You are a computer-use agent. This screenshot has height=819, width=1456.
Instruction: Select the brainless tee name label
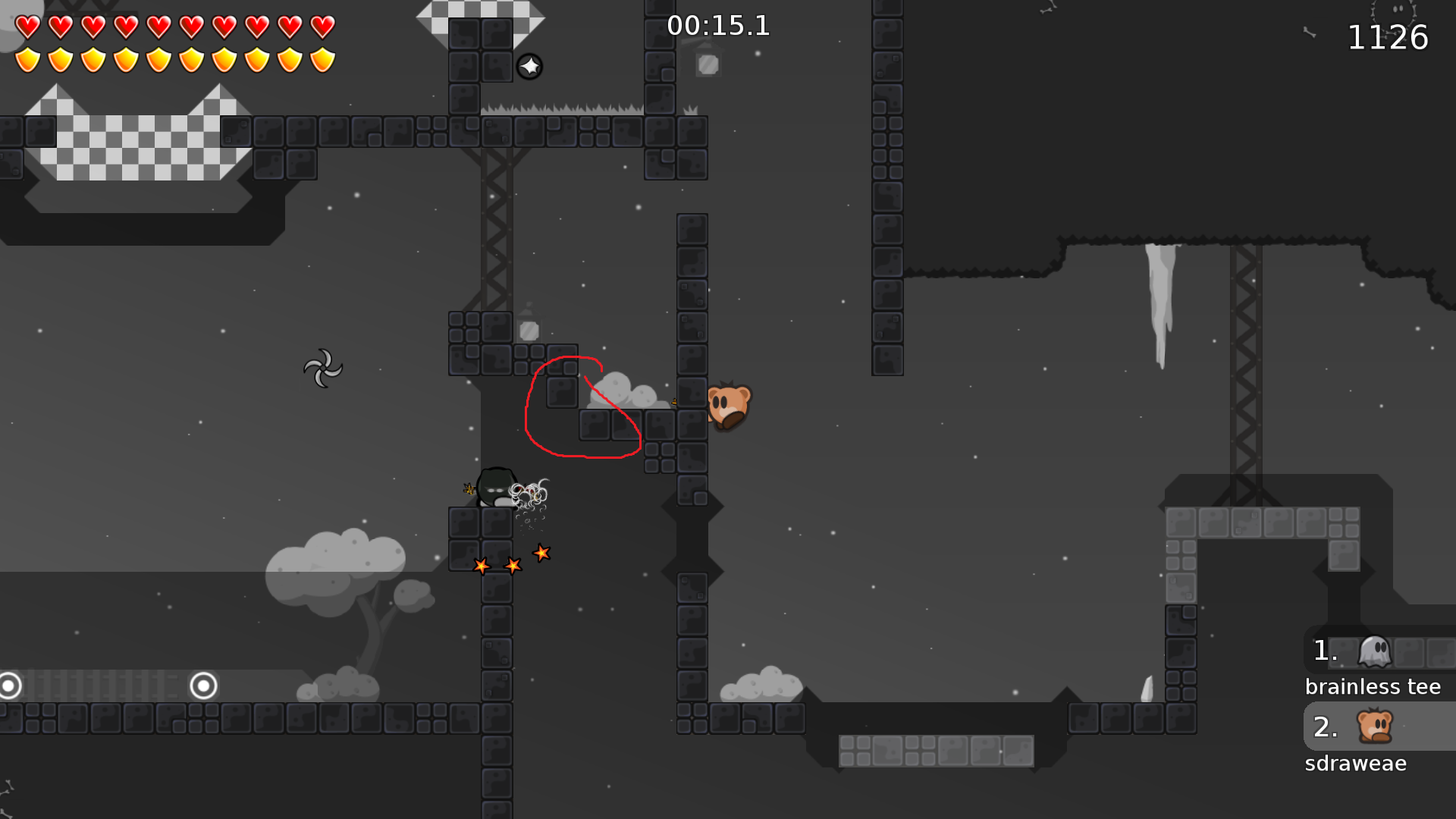(x=1373, y=686)
